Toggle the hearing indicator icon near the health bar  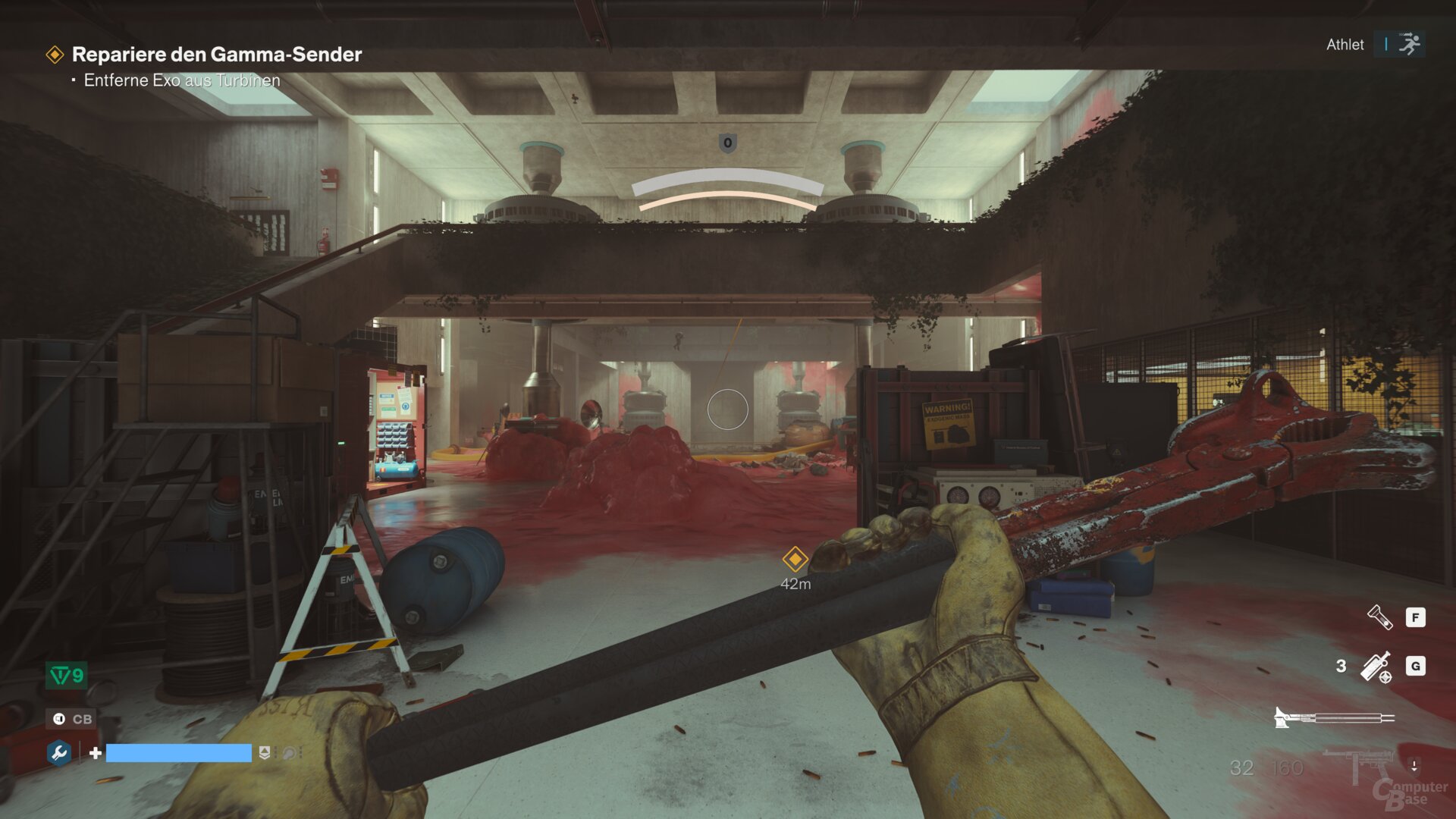click(289, 754)
